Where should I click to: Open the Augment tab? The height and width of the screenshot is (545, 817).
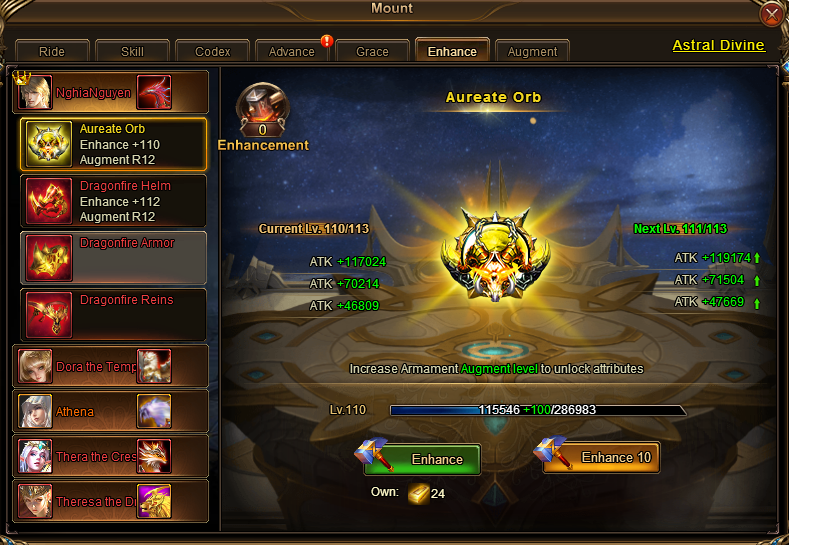532,51
